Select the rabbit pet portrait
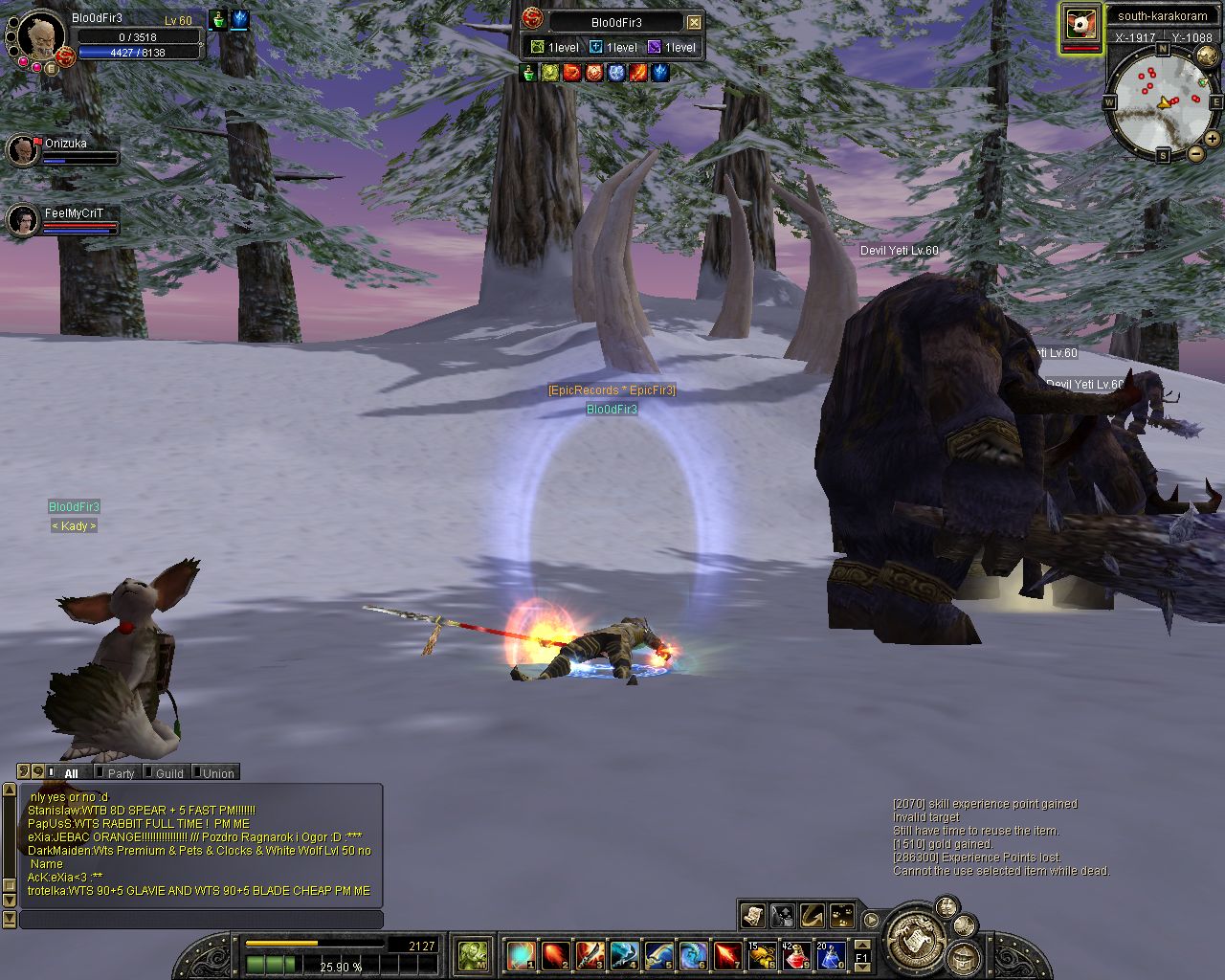Viewport: 1225px width, 980px height. tap(1080, 26)
